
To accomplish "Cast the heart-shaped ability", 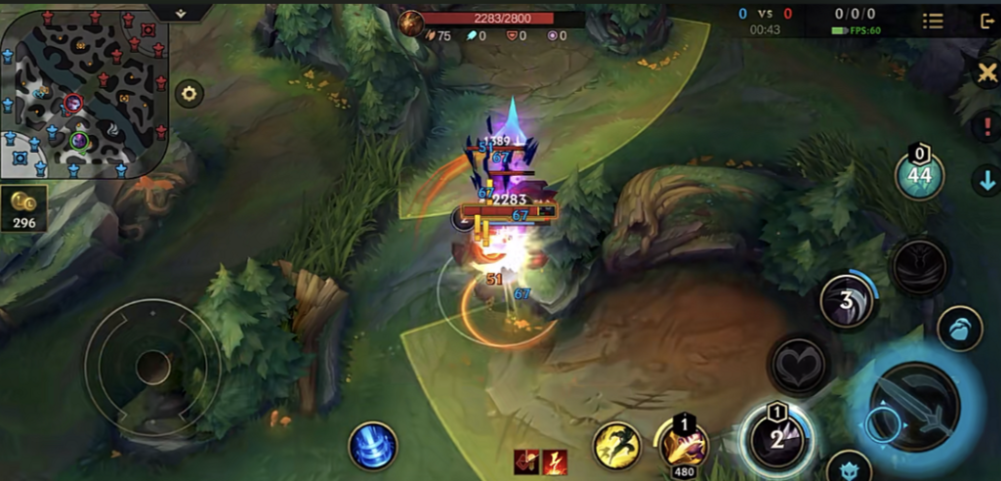I will pos(798,364).
